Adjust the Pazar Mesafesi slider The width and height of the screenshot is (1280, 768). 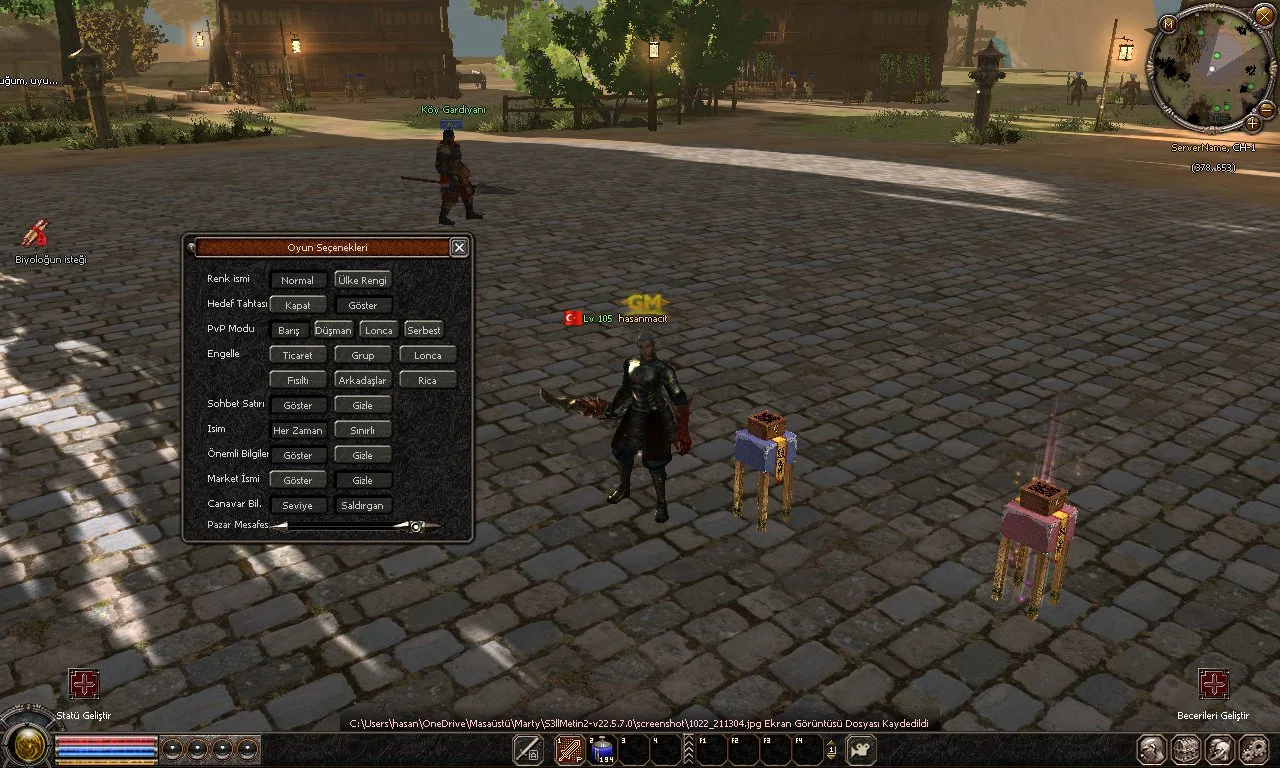(x=416, y=526)
